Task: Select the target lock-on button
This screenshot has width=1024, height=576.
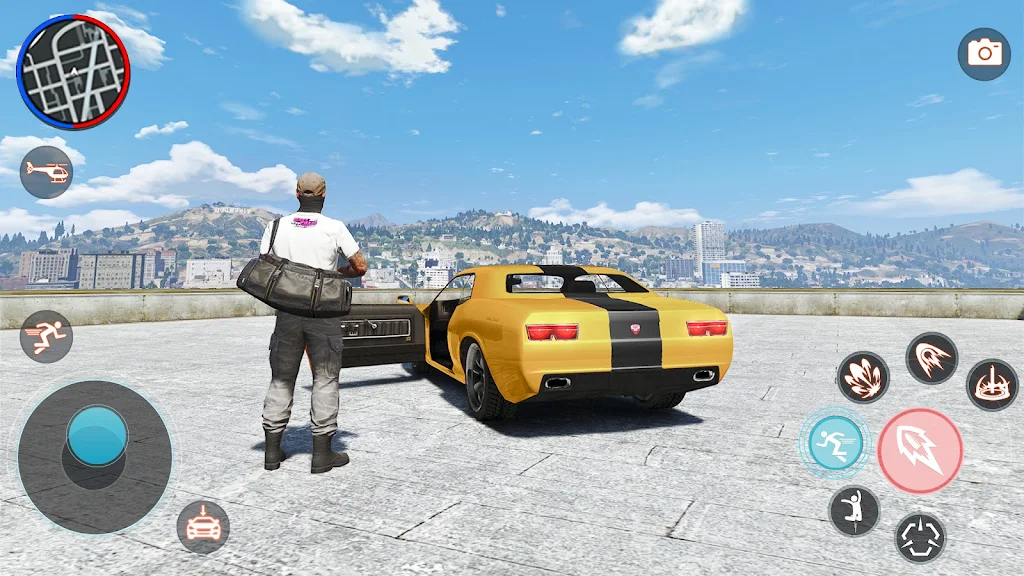Action: 920,537
